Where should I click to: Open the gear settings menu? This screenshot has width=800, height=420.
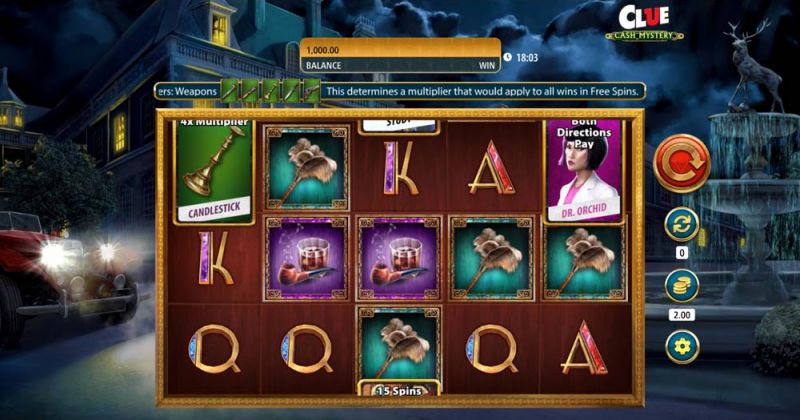click(x=682, y=346)
